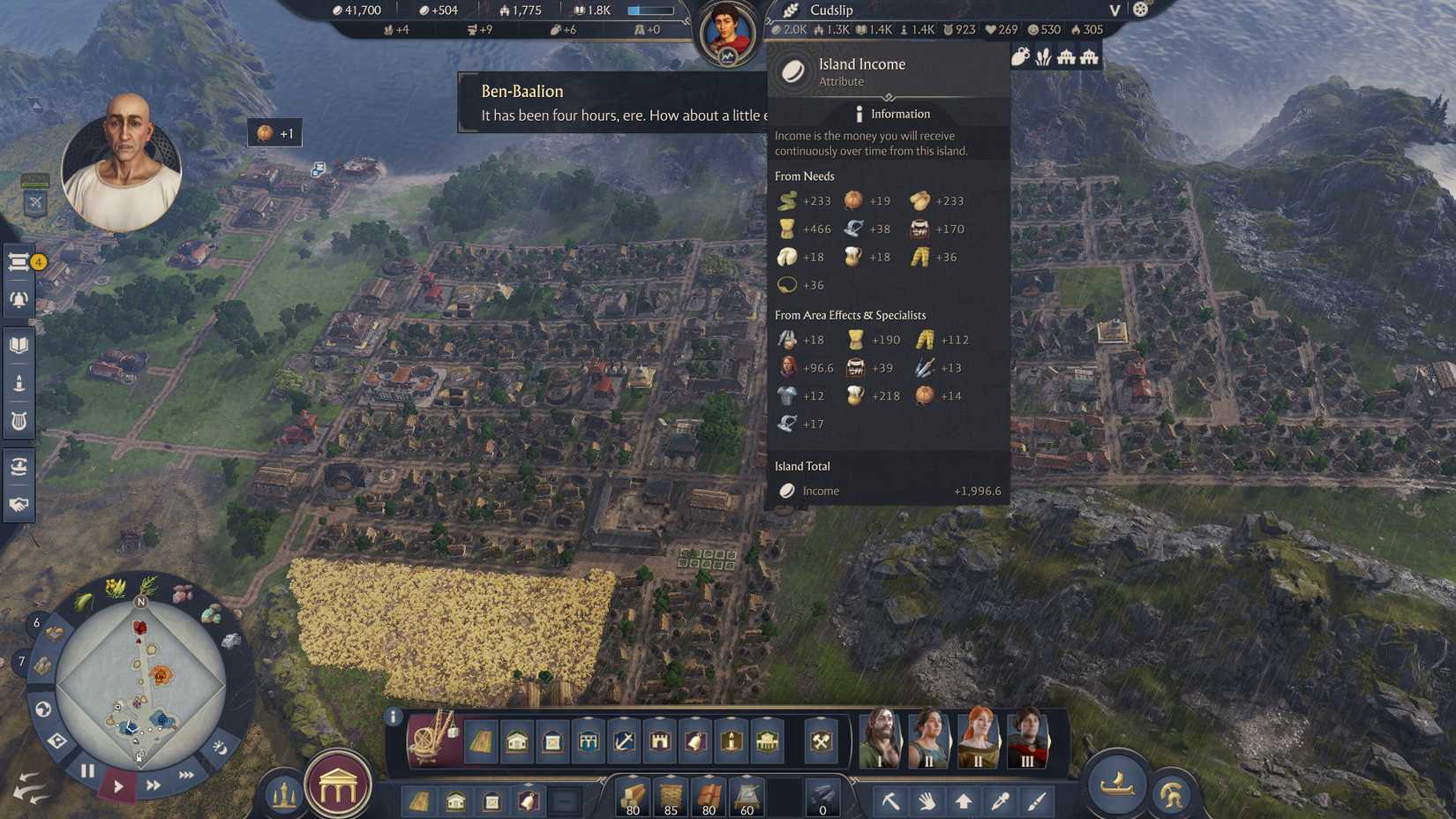Pause the game with the pause button
1456x819 pixels.
87,770
